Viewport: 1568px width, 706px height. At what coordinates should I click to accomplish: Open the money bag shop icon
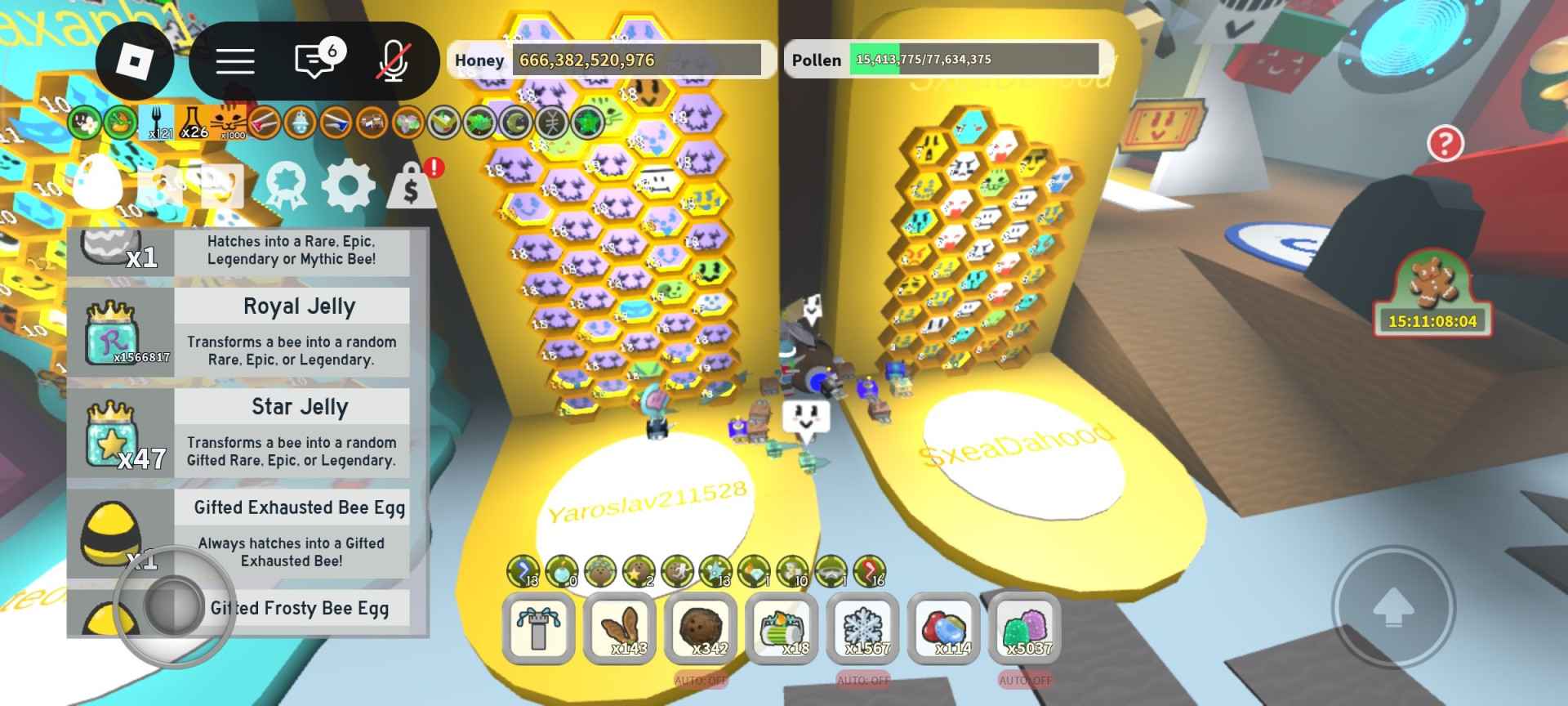(x=413, y=185)
